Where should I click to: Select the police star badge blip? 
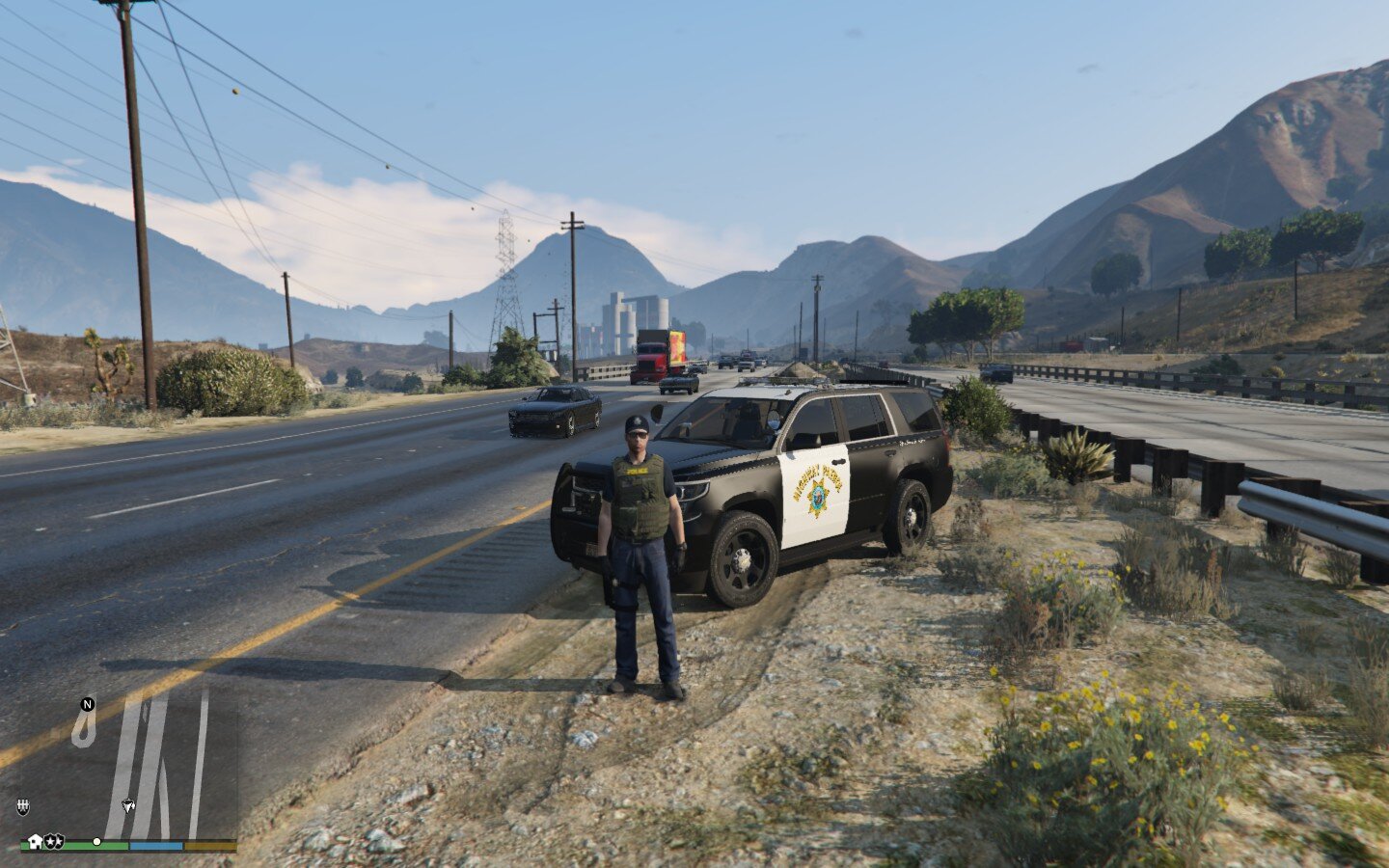(x=53, y=841)
